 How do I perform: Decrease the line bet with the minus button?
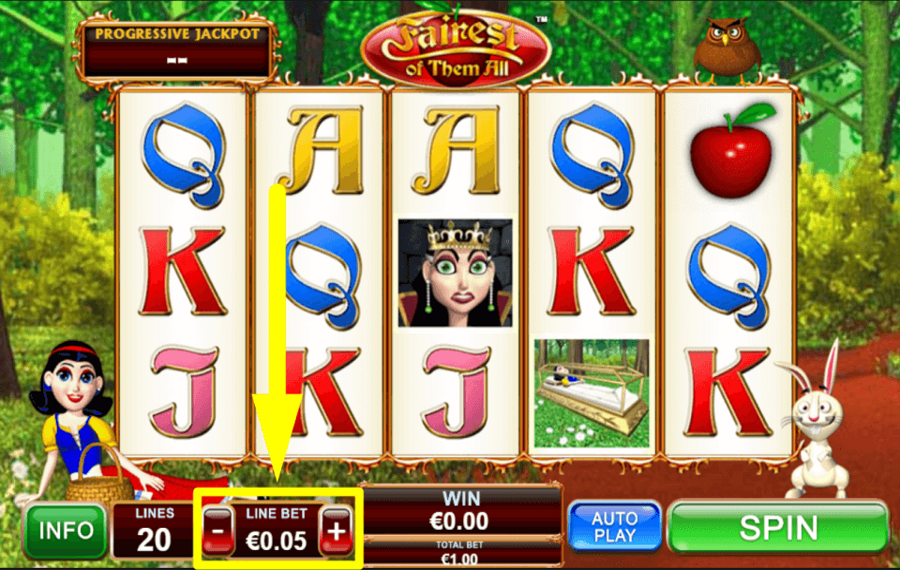click(218, 531)
